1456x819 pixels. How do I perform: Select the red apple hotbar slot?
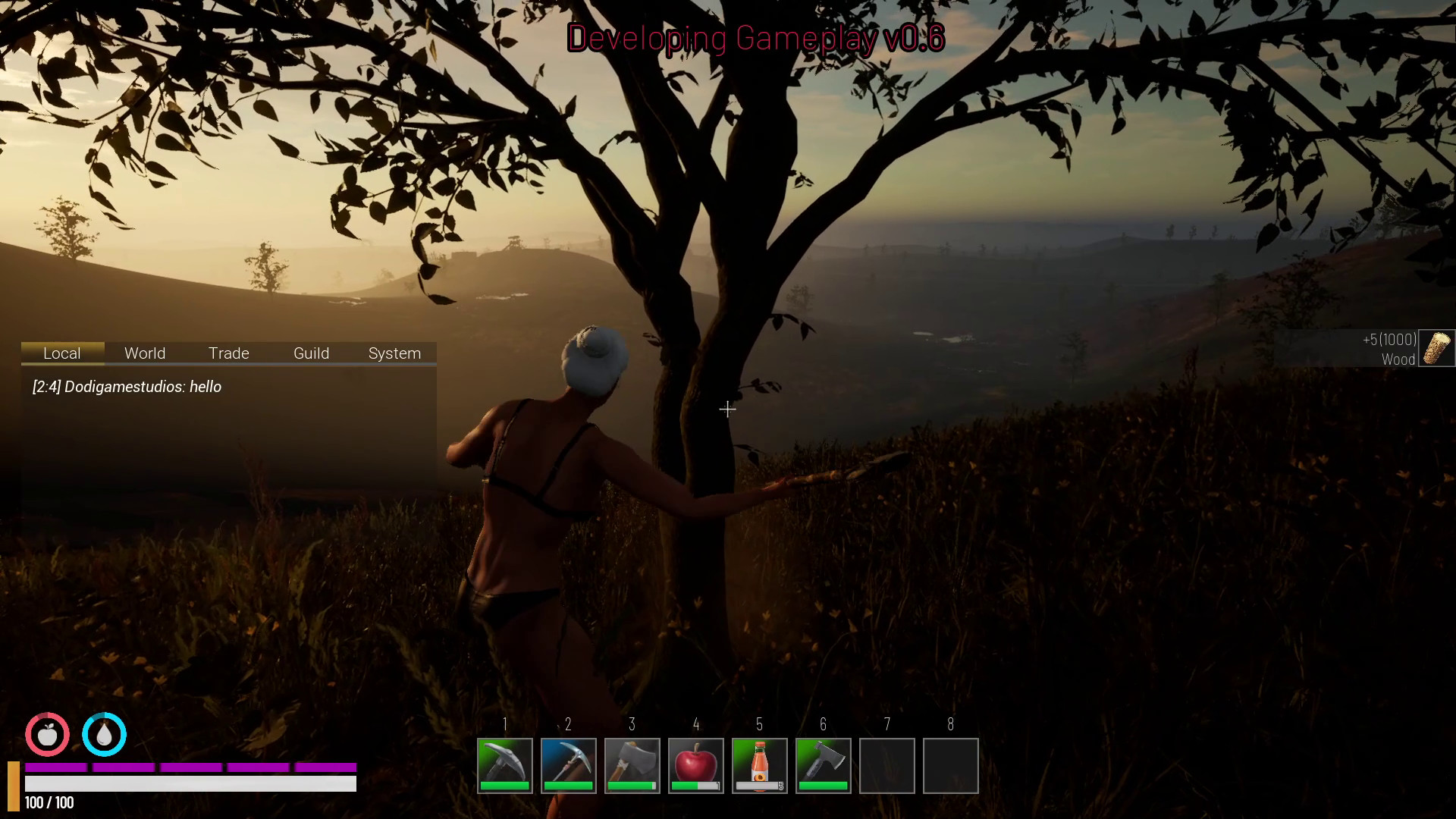696,765
